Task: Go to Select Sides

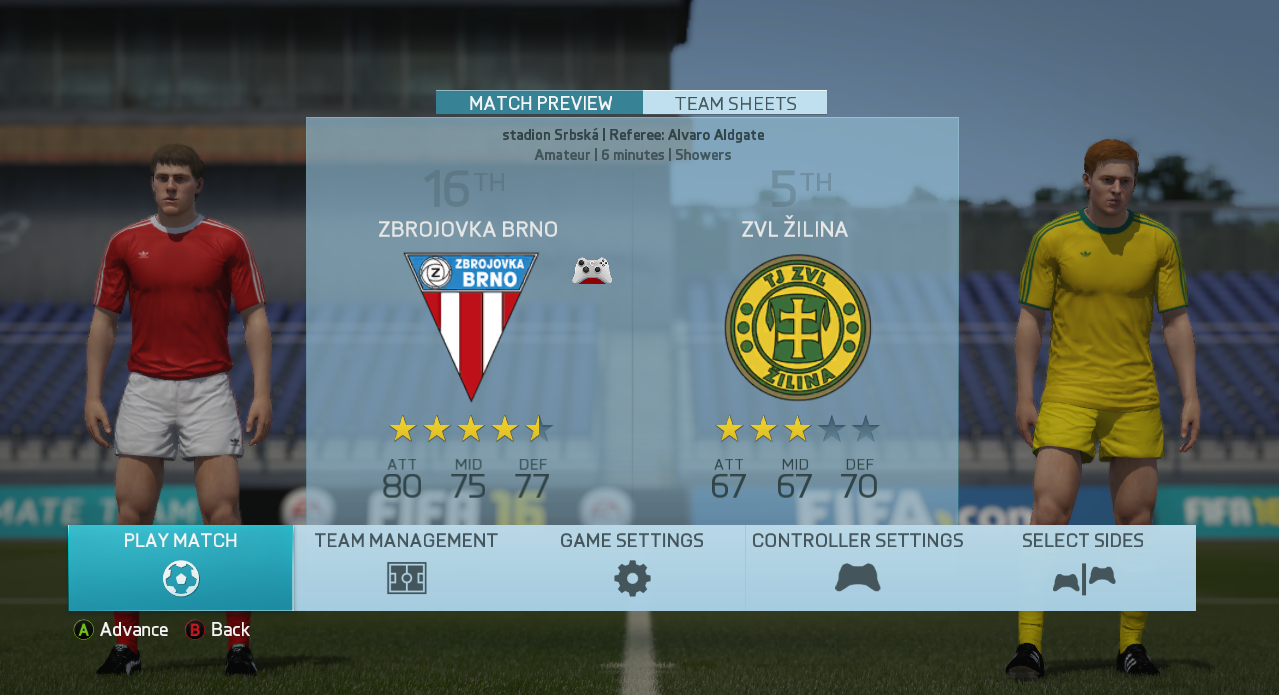Action: 1083,567
